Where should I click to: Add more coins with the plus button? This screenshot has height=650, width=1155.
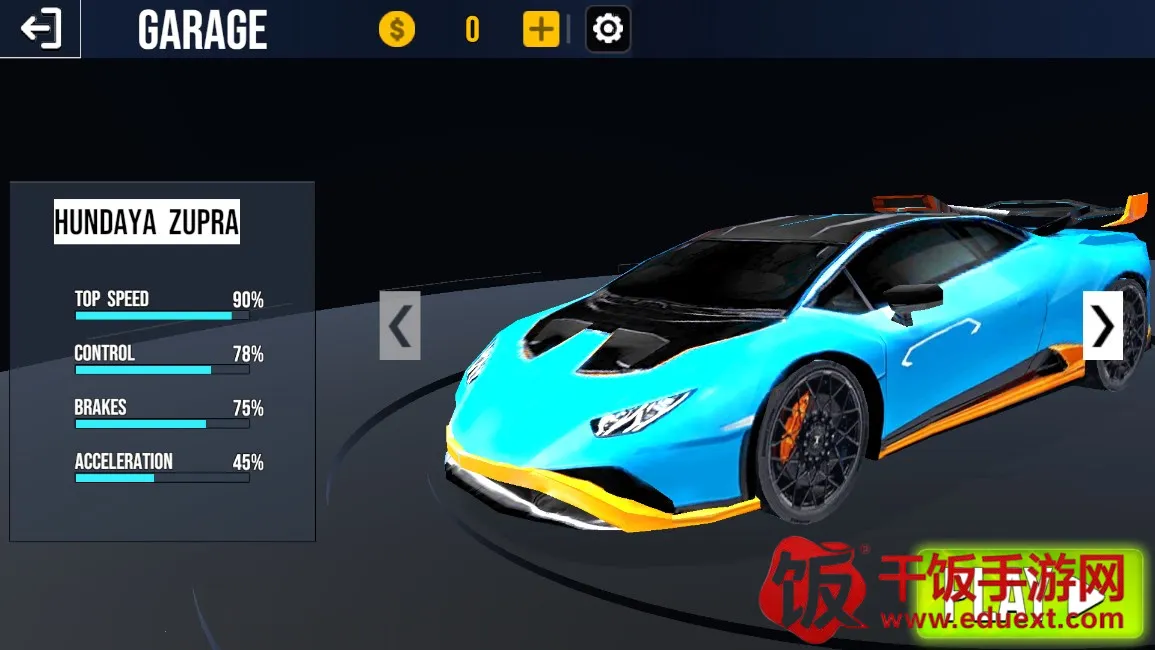[x=541, y=30]
